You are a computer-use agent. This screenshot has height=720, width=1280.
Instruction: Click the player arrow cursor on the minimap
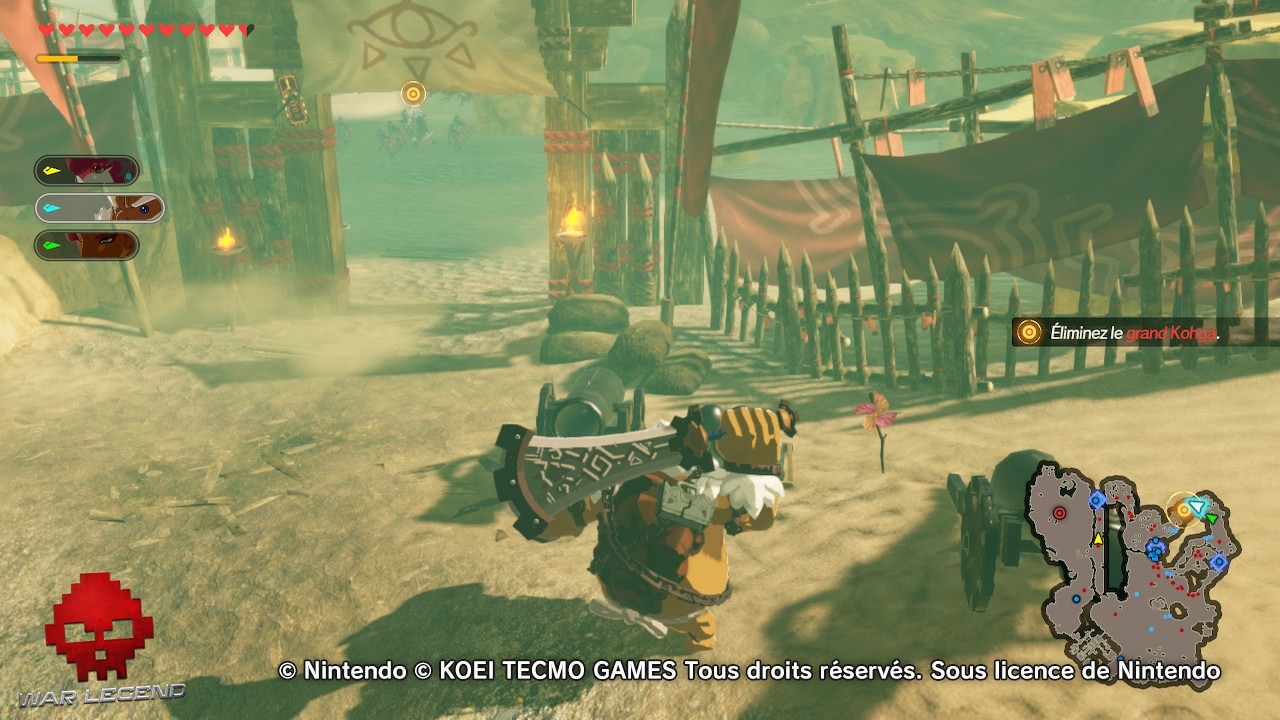tap(1196, 508)
